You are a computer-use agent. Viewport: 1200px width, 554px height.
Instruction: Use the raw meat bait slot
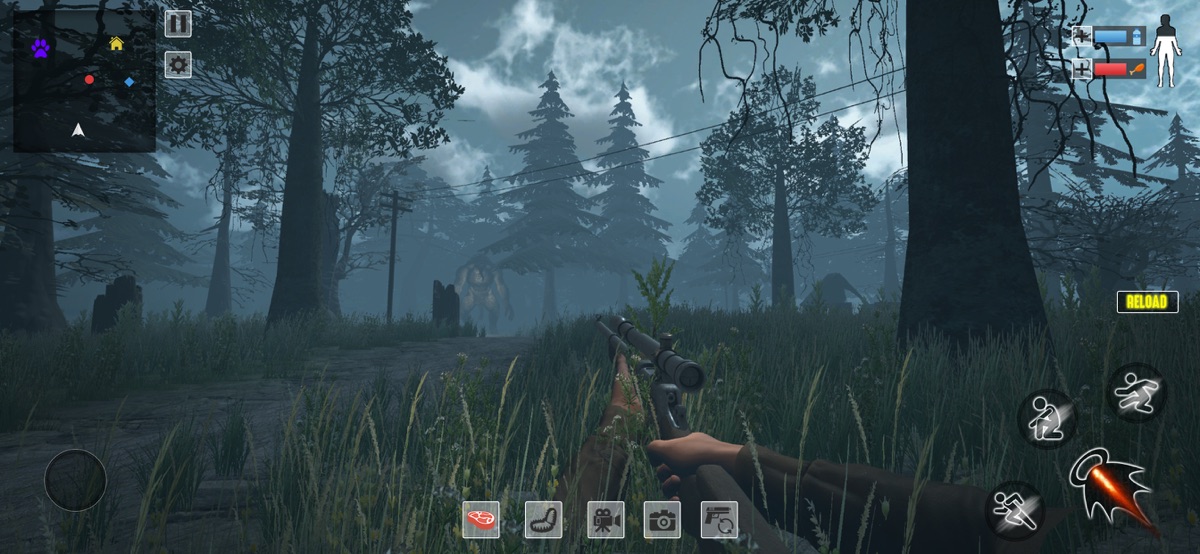click(x=481, y=519)
